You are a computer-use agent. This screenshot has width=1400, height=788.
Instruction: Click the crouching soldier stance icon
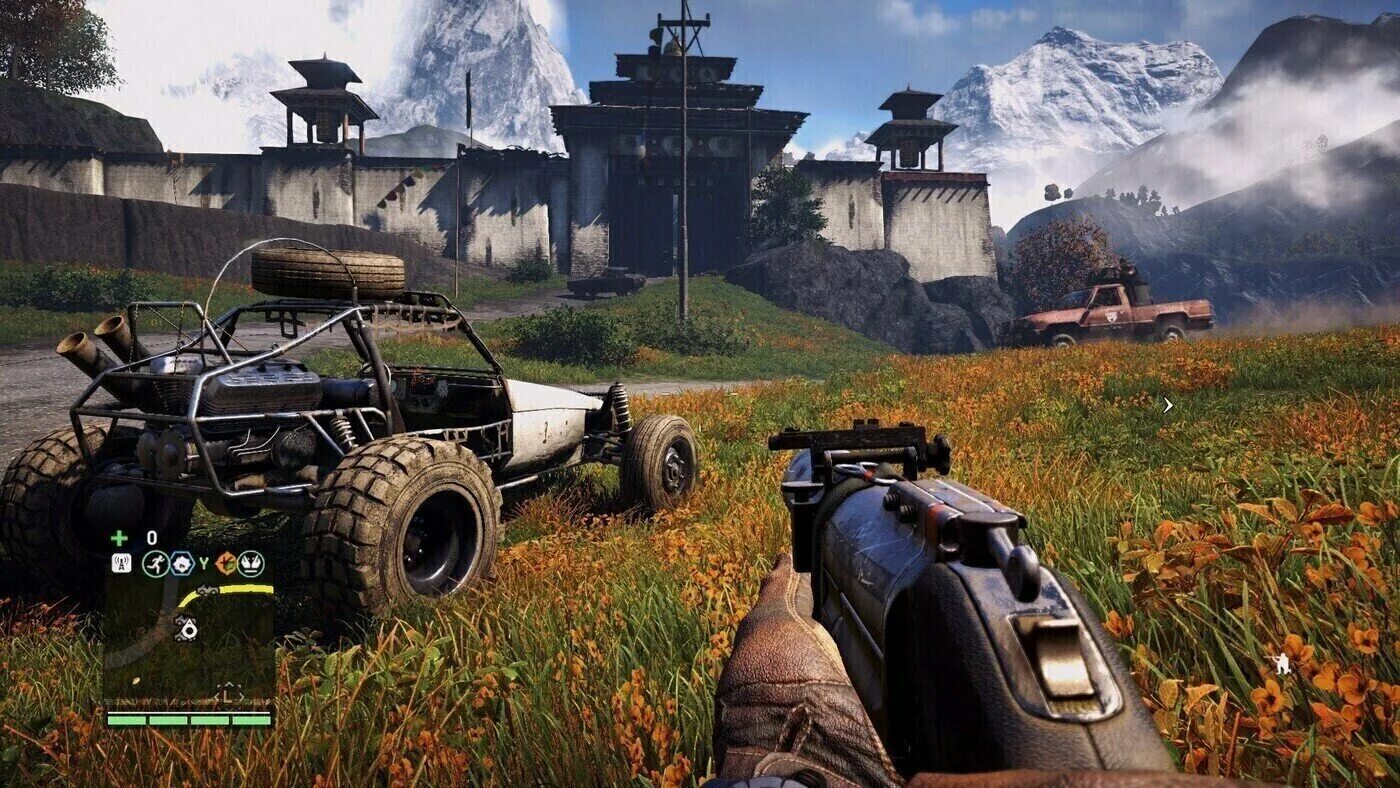tap(1278, 661)
